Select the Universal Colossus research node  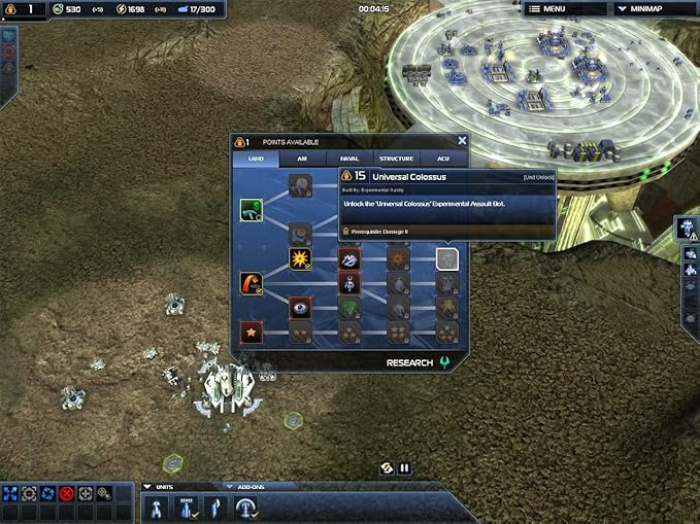[x=447, y=260]
